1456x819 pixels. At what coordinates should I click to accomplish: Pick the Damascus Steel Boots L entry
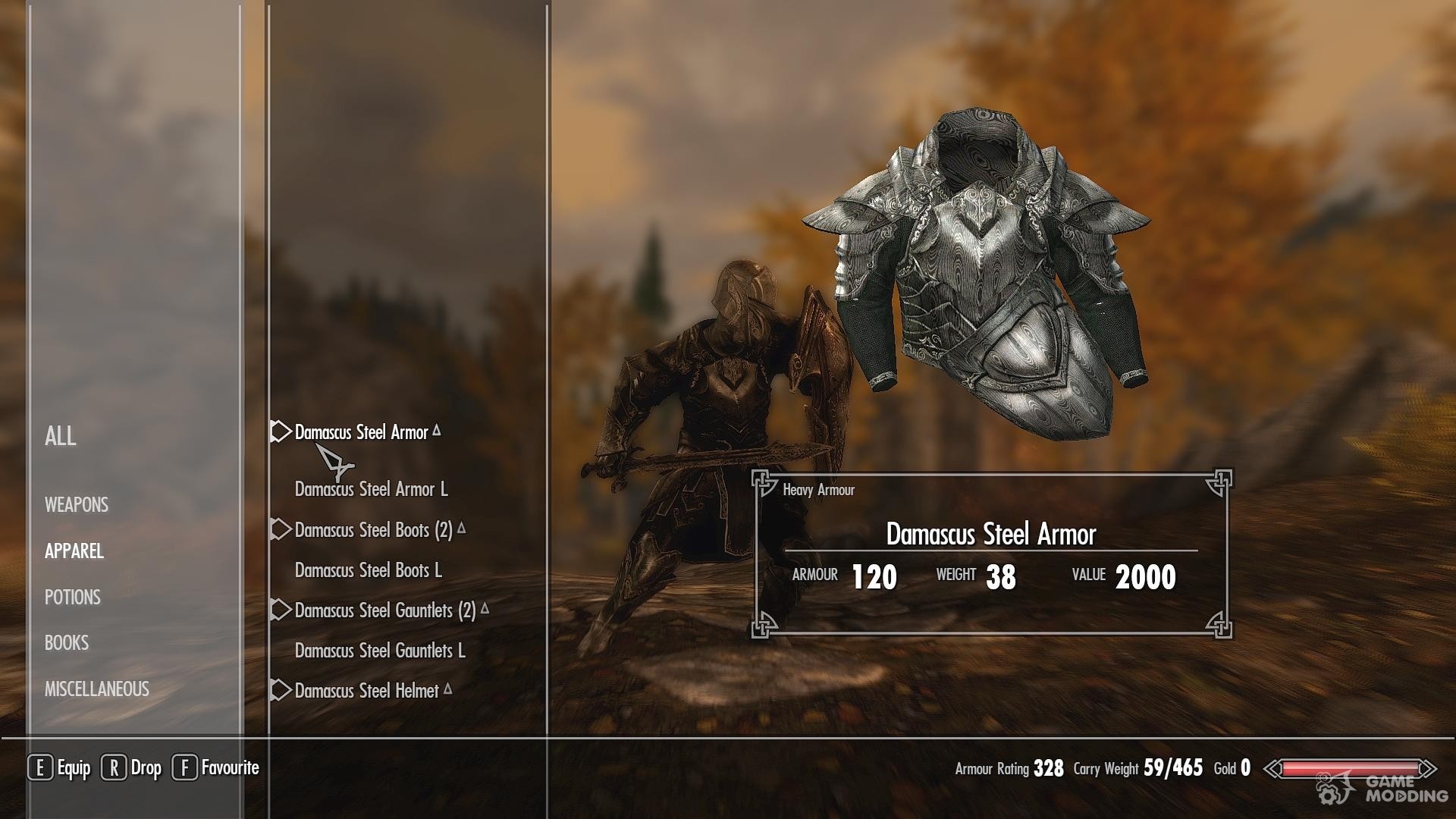(368, 570)
